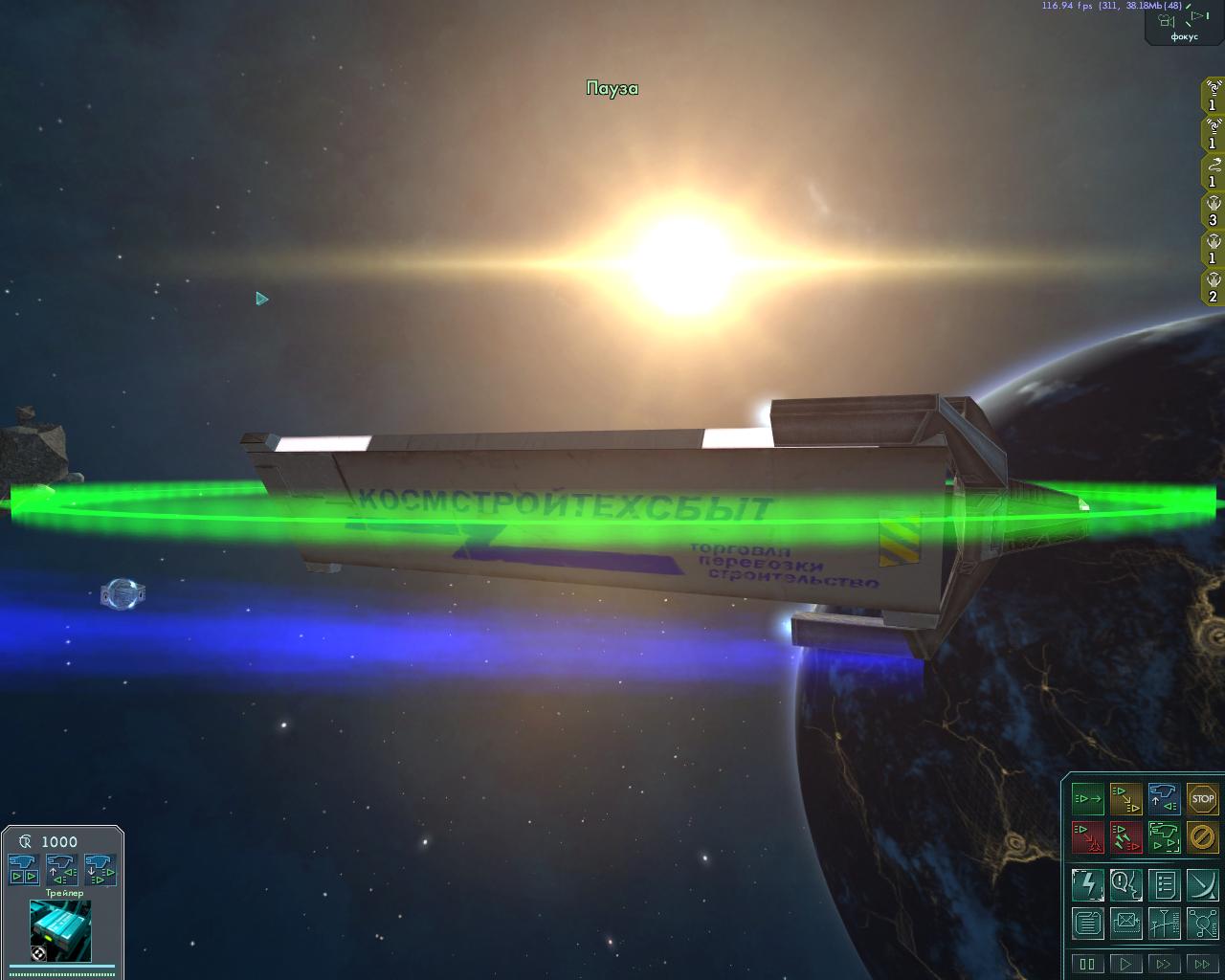
Task: Select the Трейлер unit portrait
Action: (x=60, y=930)
